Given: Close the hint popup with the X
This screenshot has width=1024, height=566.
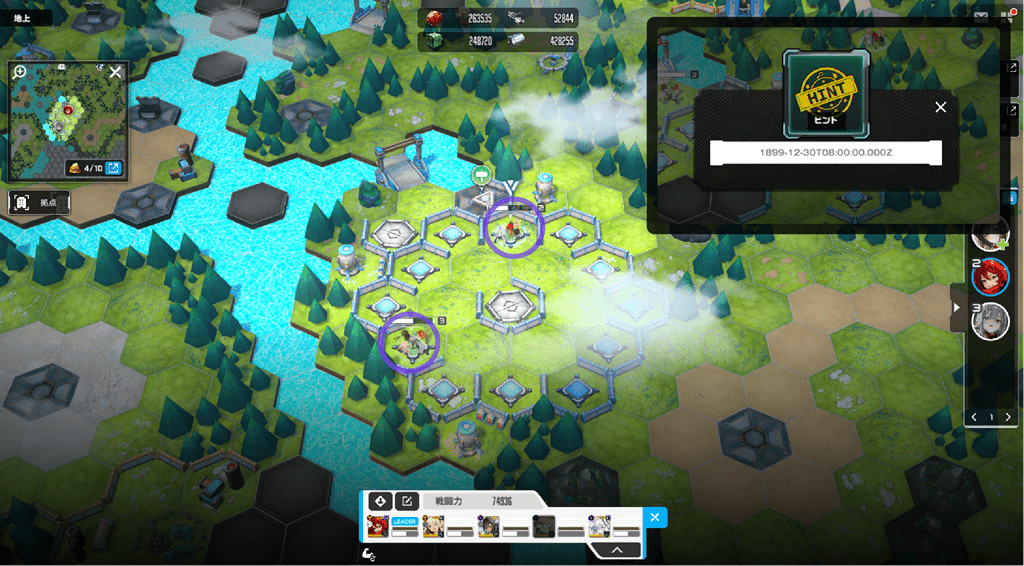Looking at the screenshot, I should click(940, 107).
